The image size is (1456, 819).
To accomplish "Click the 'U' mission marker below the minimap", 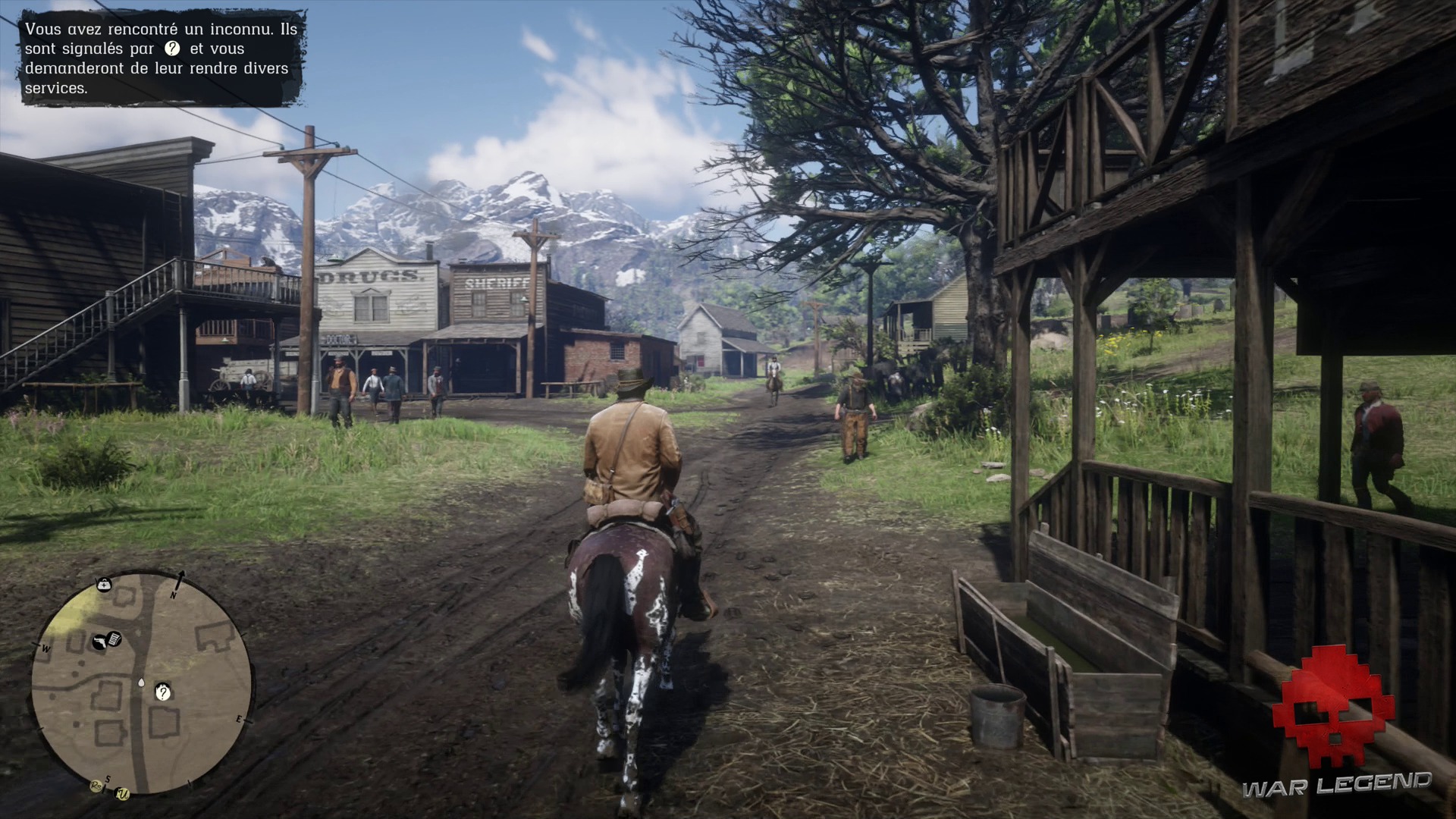I will coord(122,792).
